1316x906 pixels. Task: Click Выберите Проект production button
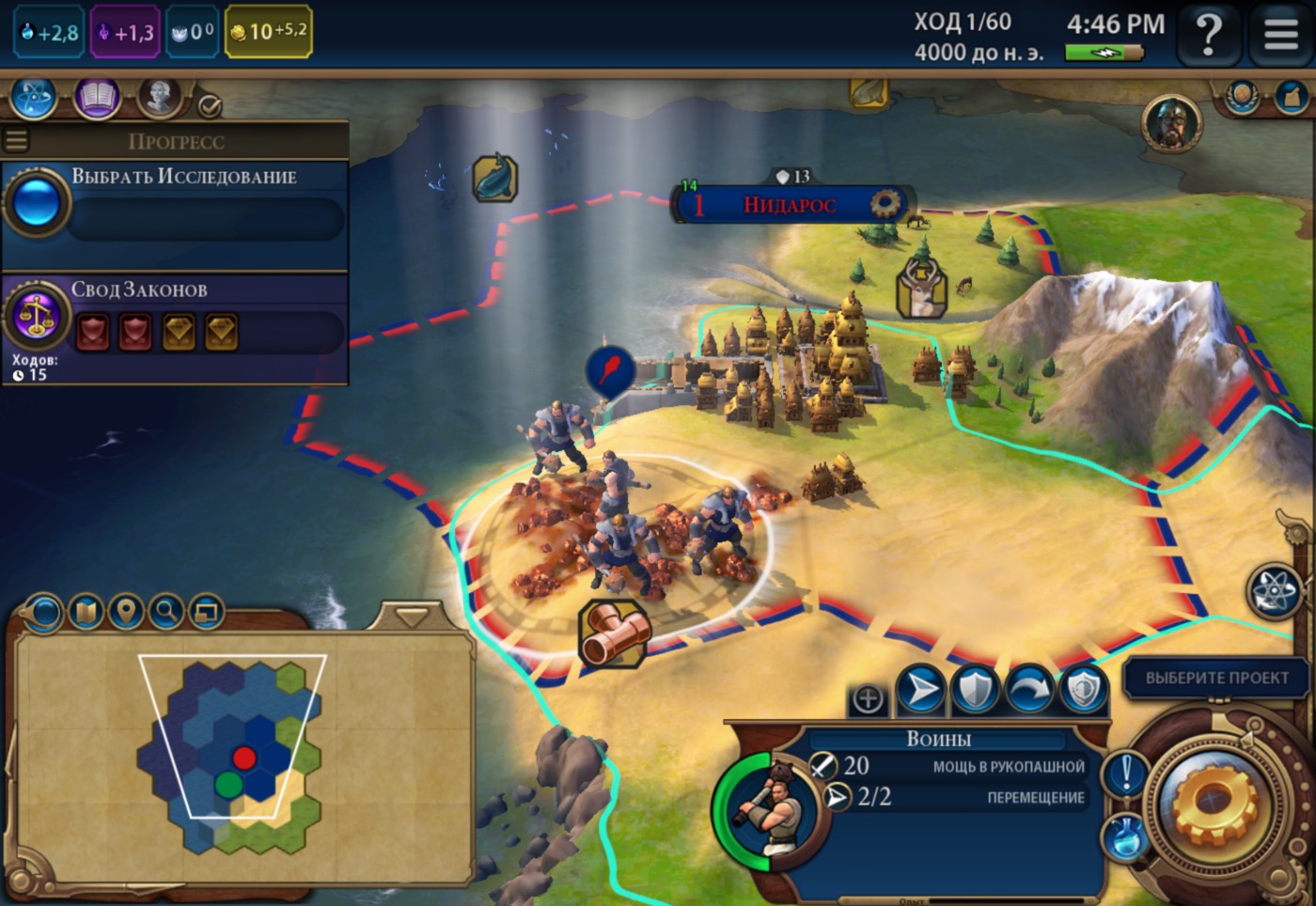tap(1216, 678)
